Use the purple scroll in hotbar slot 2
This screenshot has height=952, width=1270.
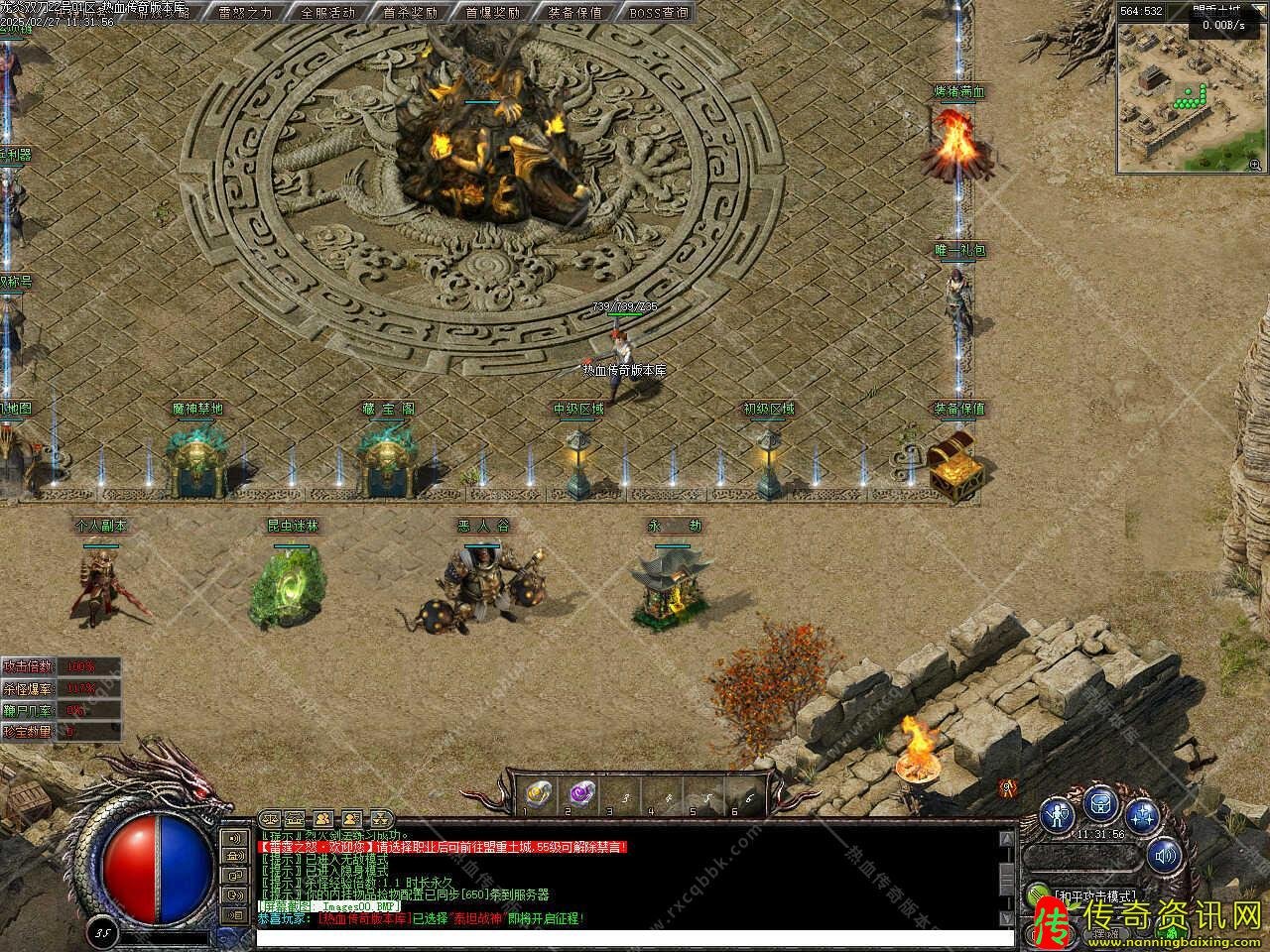579,793
